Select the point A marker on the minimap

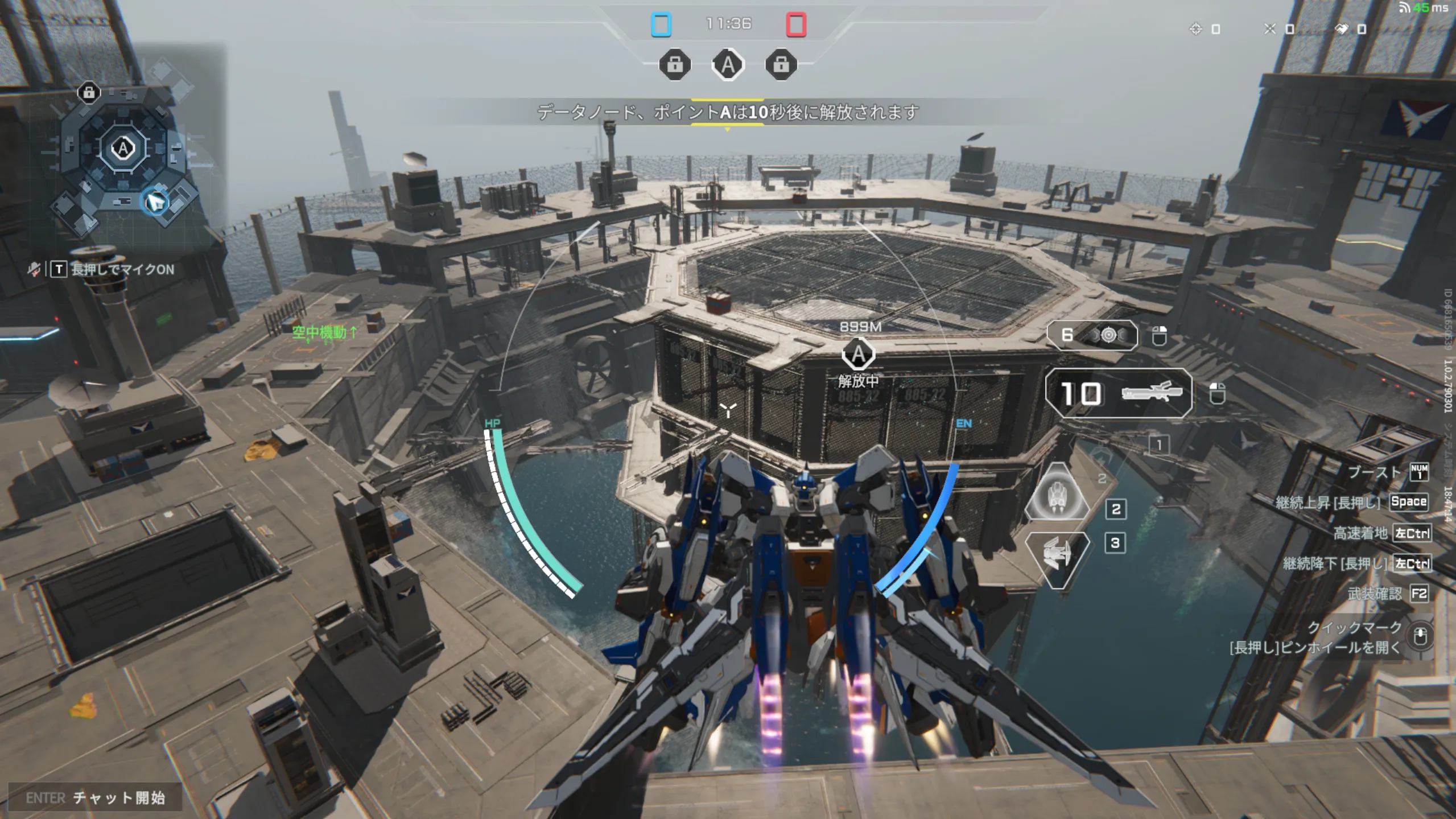[x=123, y=149]
